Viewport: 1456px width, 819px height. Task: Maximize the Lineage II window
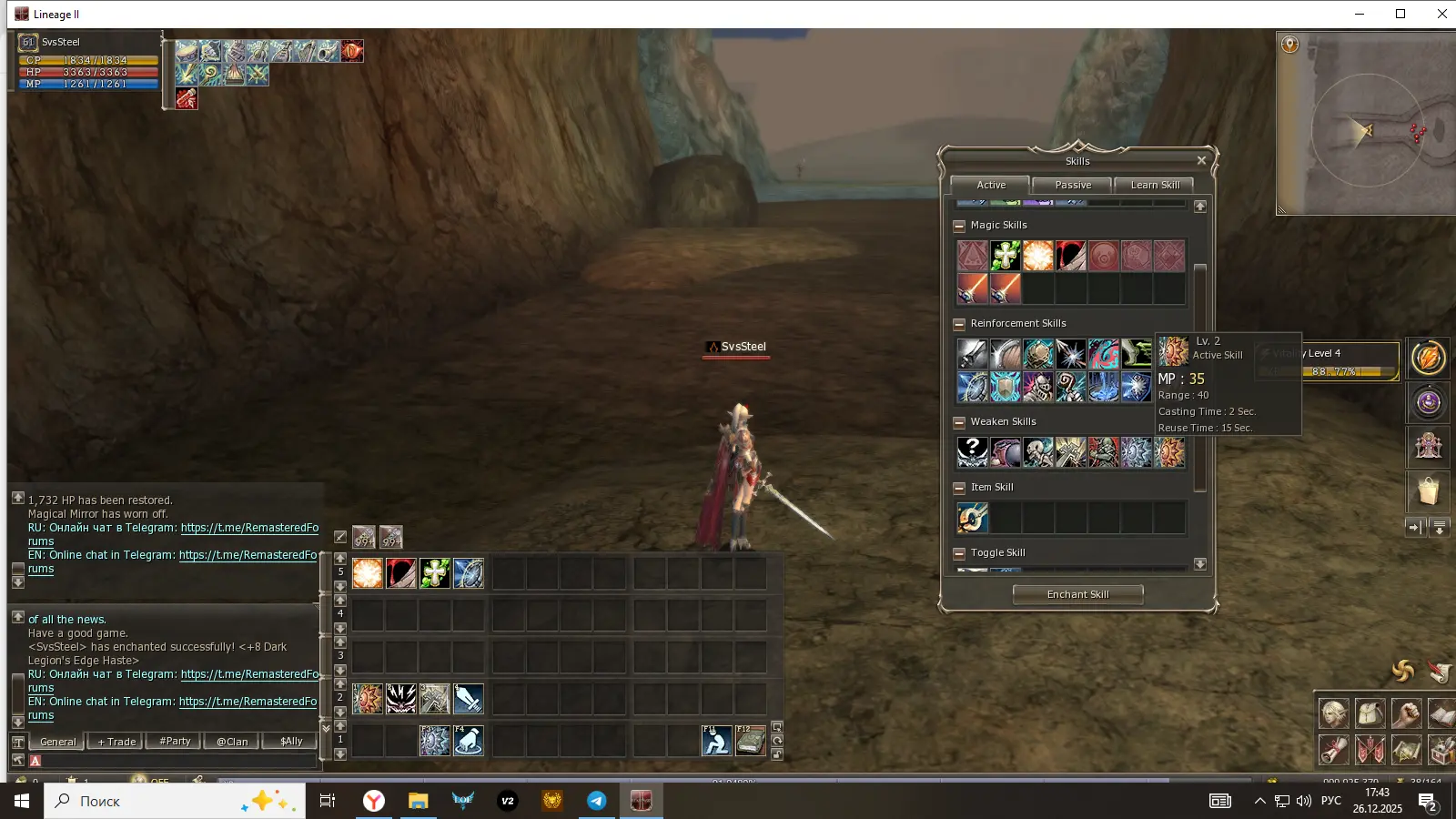[1400, 14]
